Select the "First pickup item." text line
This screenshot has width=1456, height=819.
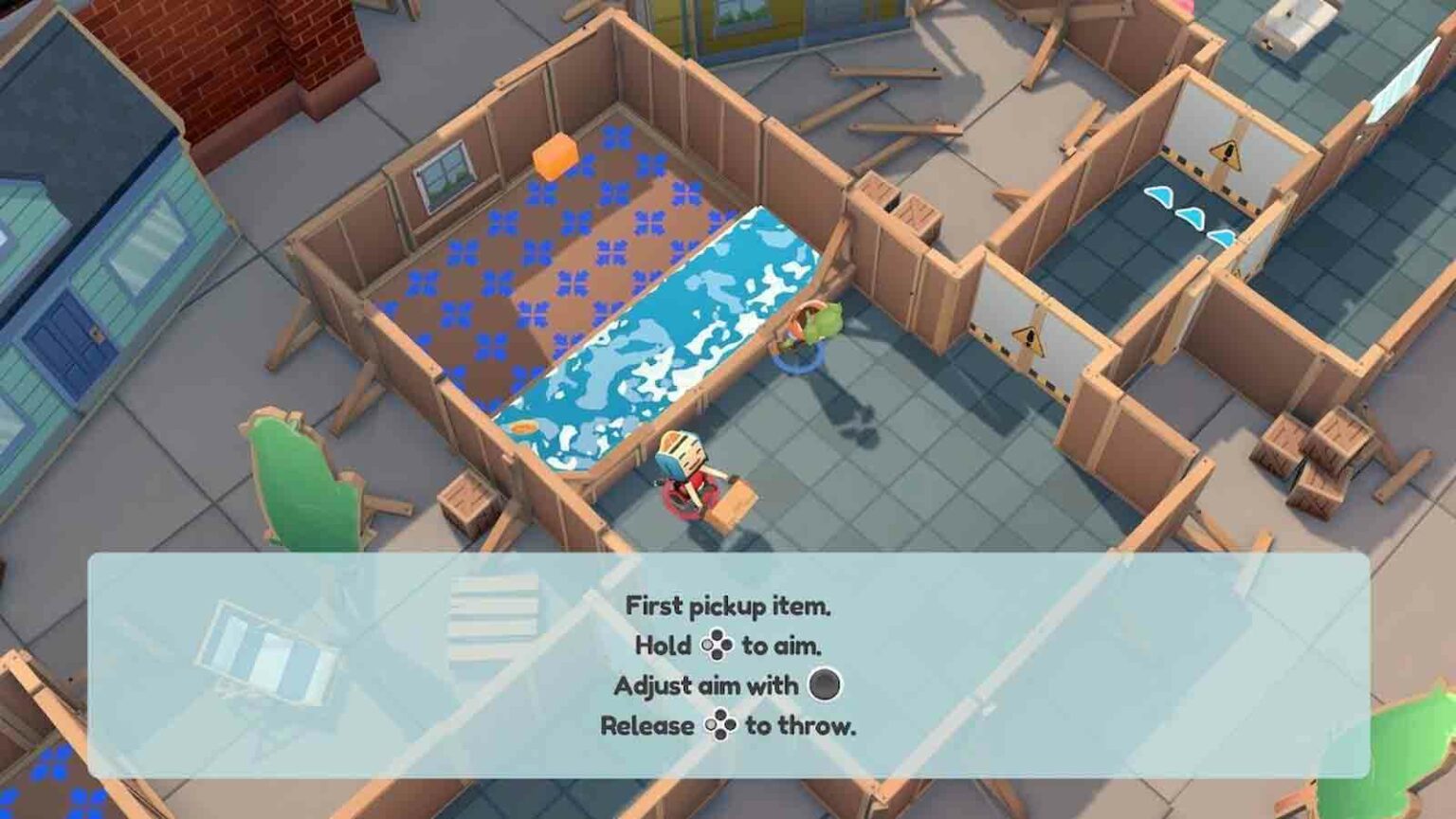point(730,607)
